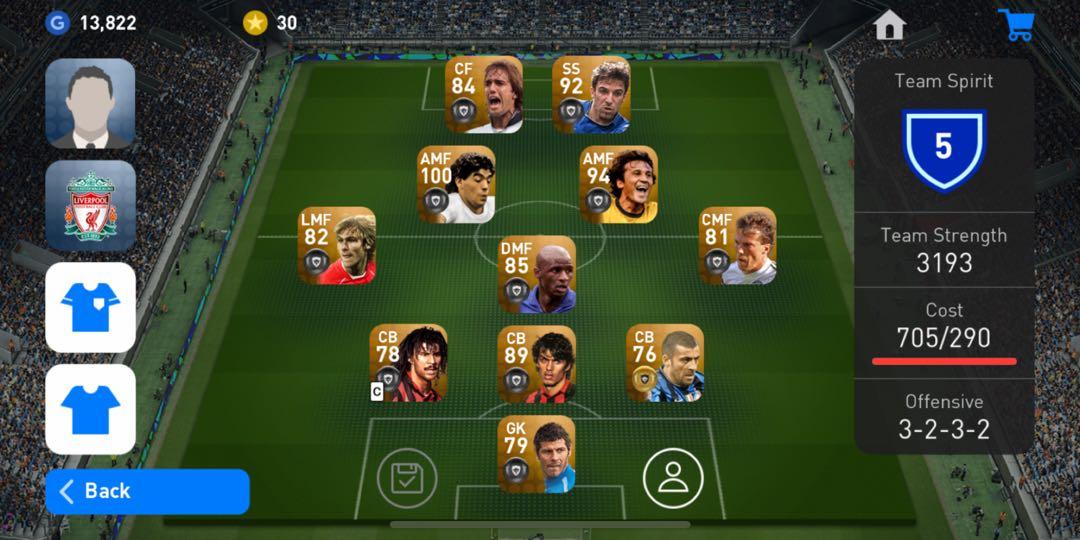This screenshot has height=540, width=1080.
Task: Tap the CB 89 player card
Action: coord(537,363)
